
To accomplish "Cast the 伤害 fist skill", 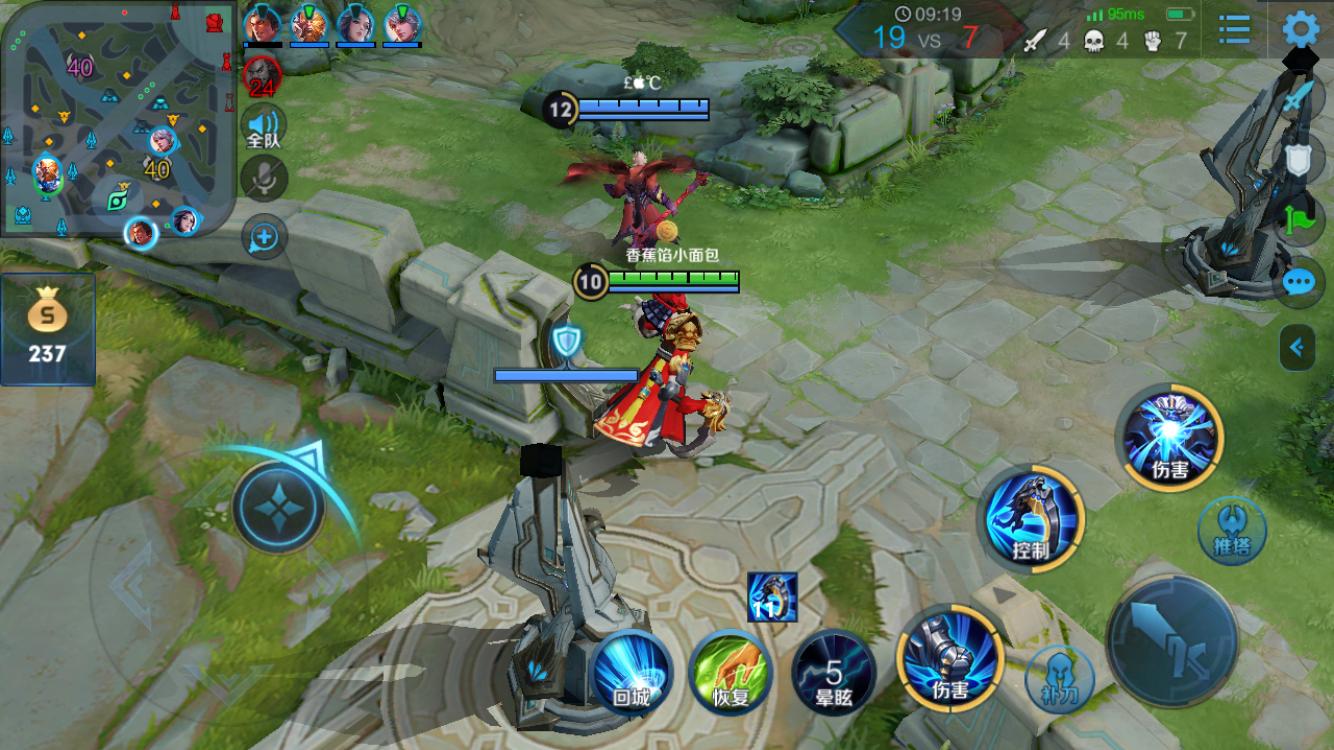I will coord(949,657).
